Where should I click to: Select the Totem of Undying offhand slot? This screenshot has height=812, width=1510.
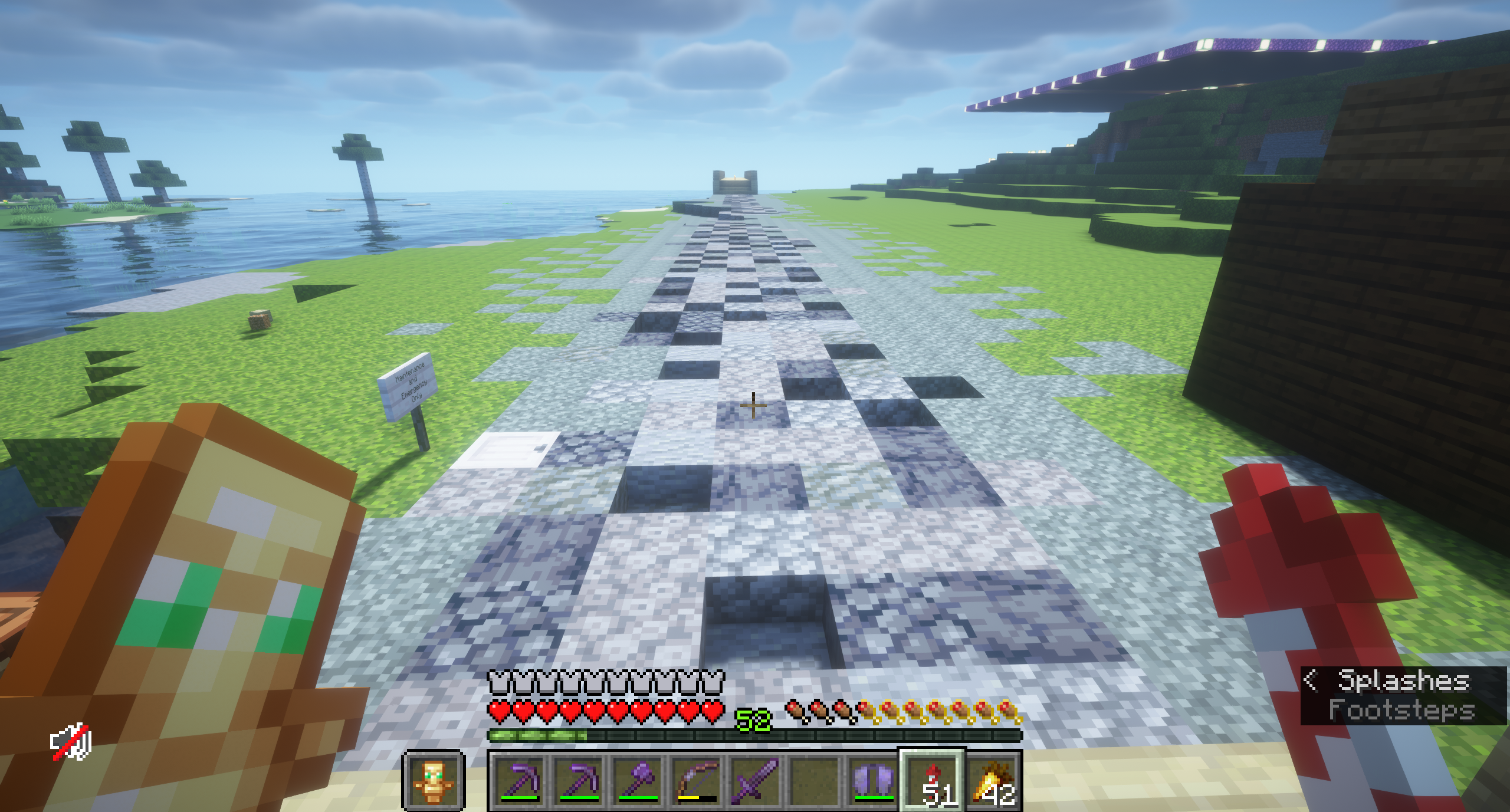coord(434,781)
